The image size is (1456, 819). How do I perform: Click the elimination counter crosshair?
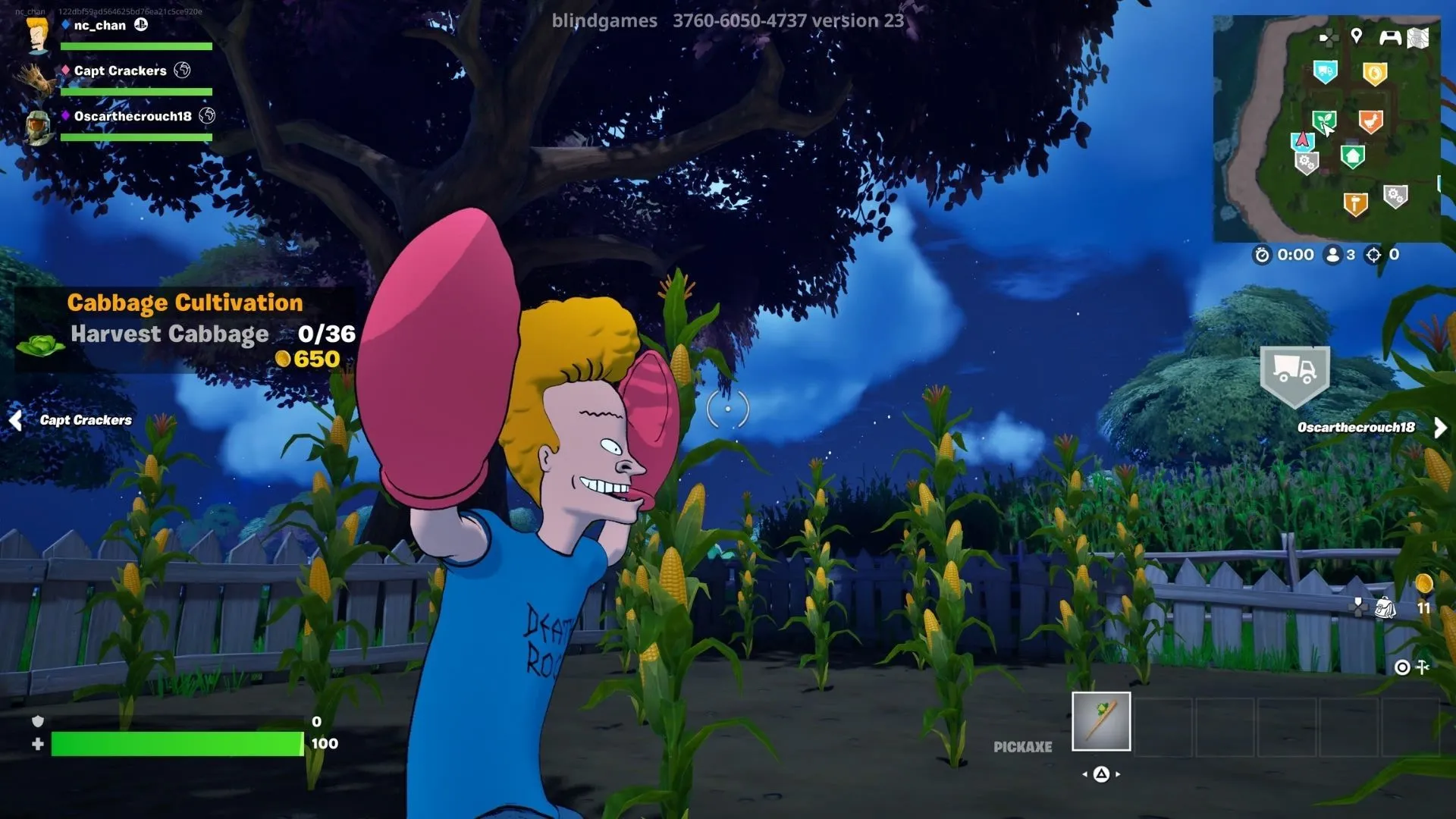[1374, 254]
